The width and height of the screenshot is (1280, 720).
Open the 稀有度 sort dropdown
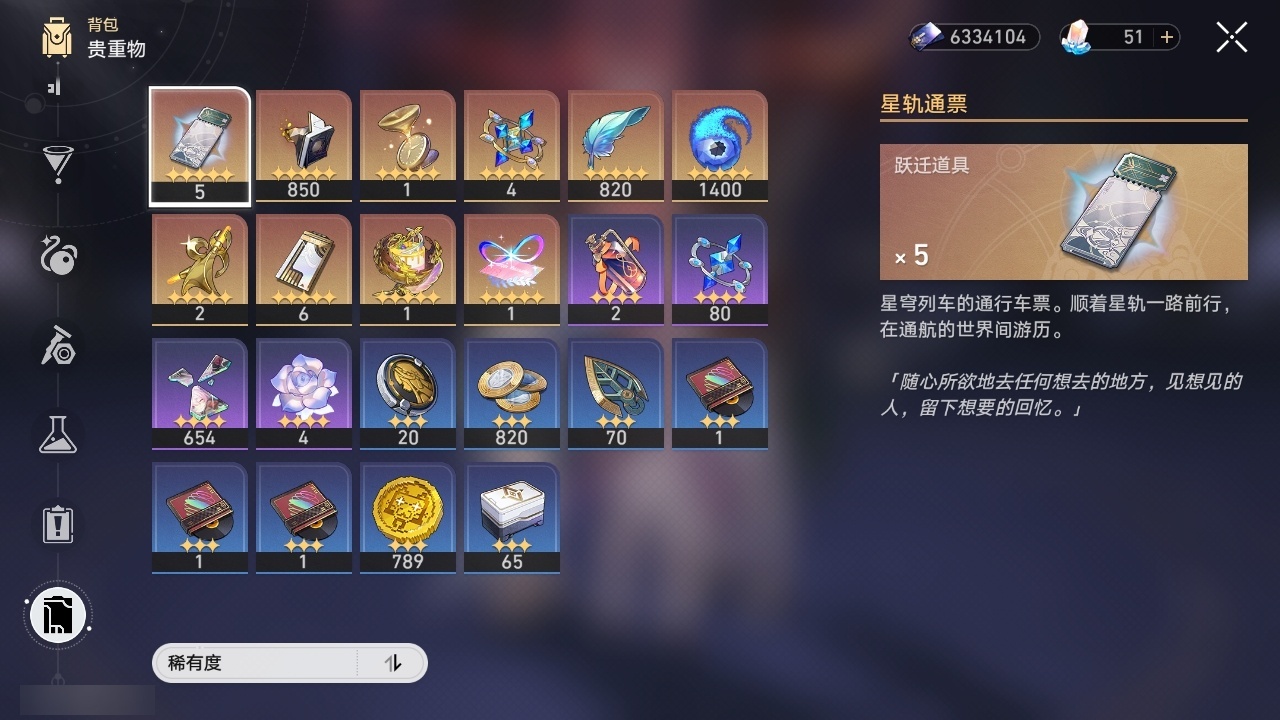pos(270,663)
